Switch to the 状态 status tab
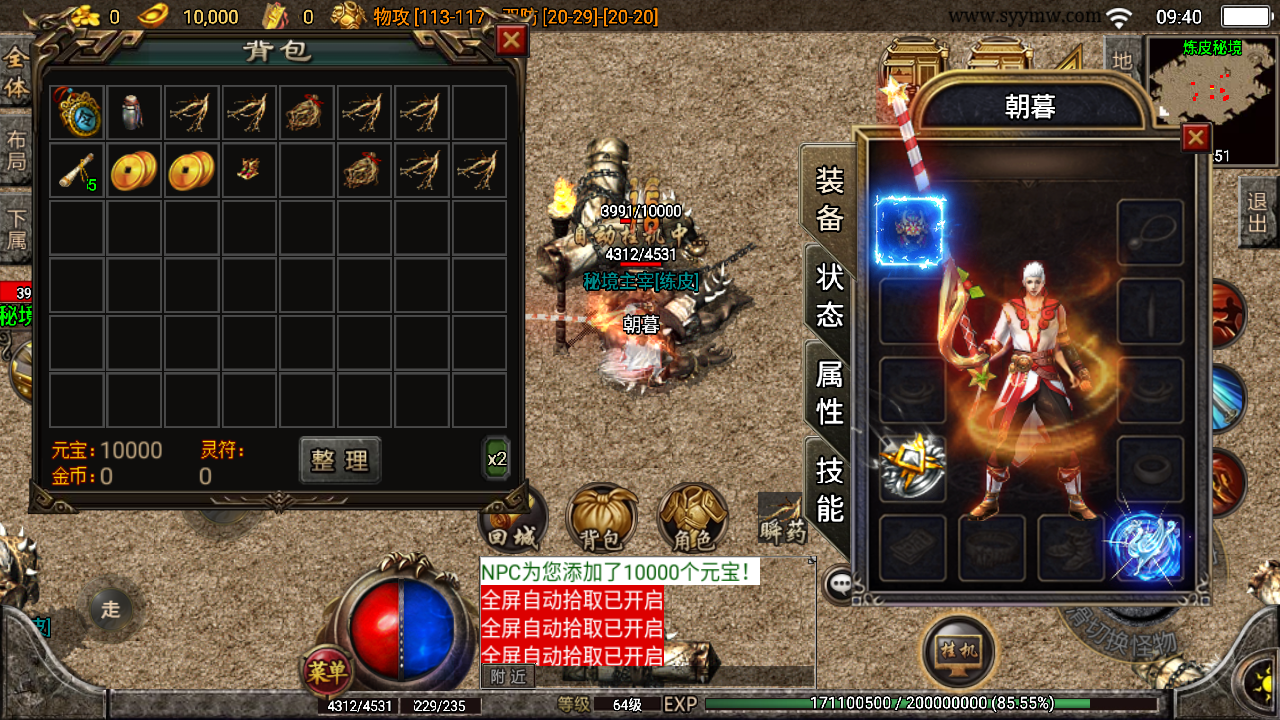 coord(829,296)
